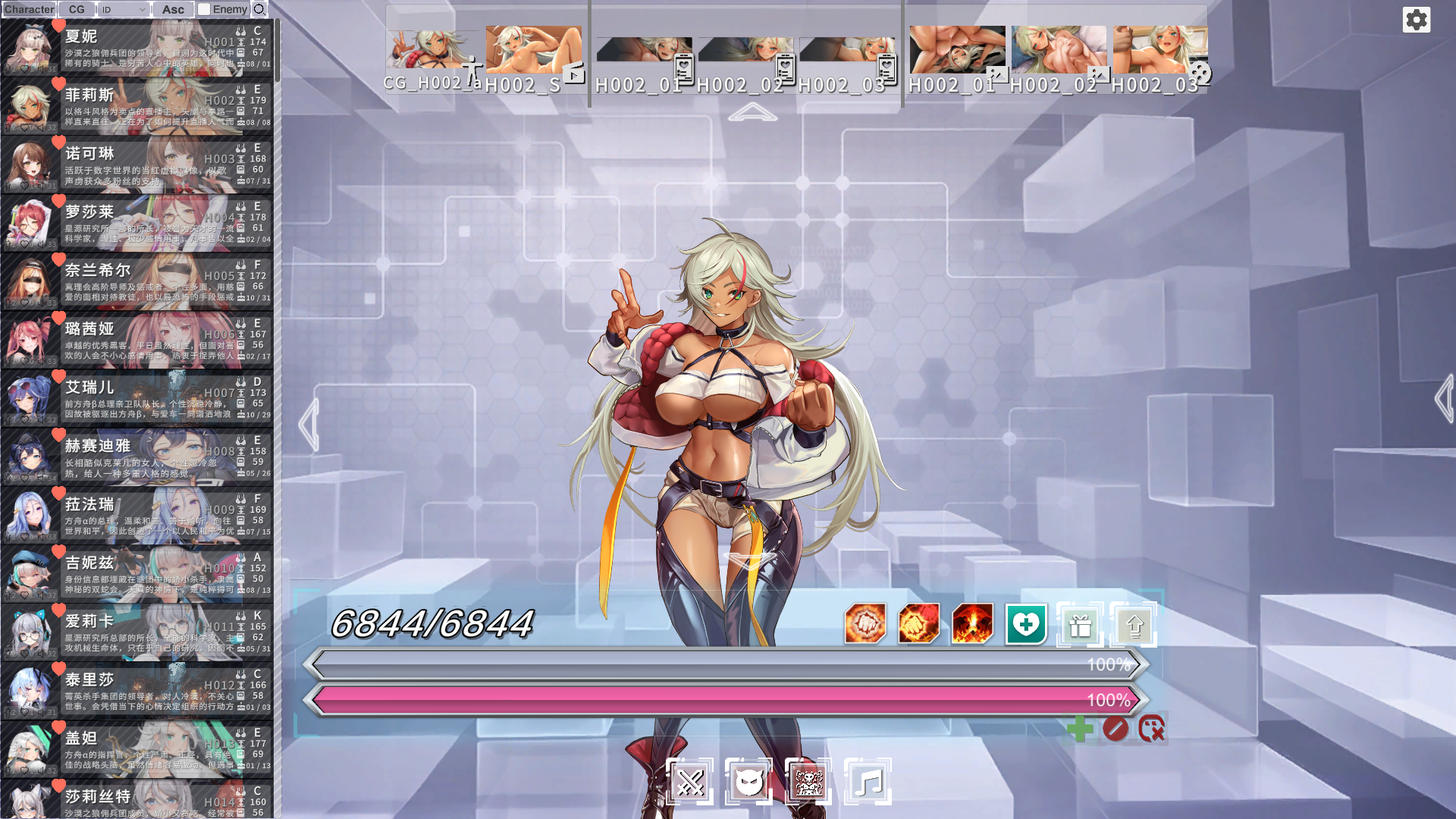1456x819 pixels.
Task: Choose character H007 in the roster
Action: pyautogui.click(x=137, y=398)
